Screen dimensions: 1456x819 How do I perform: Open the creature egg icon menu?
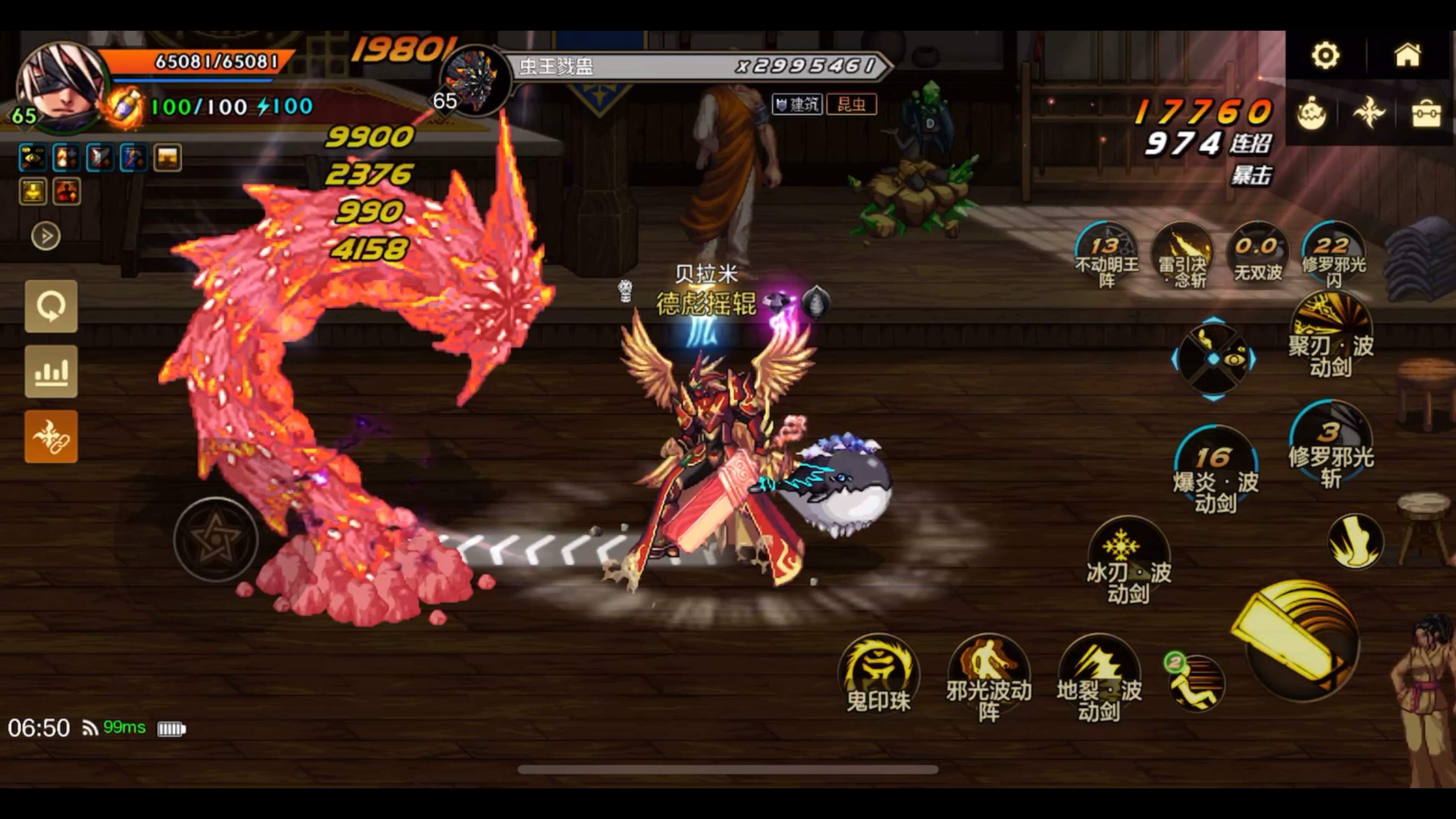pyautogui.click(x=1311, y=113)
